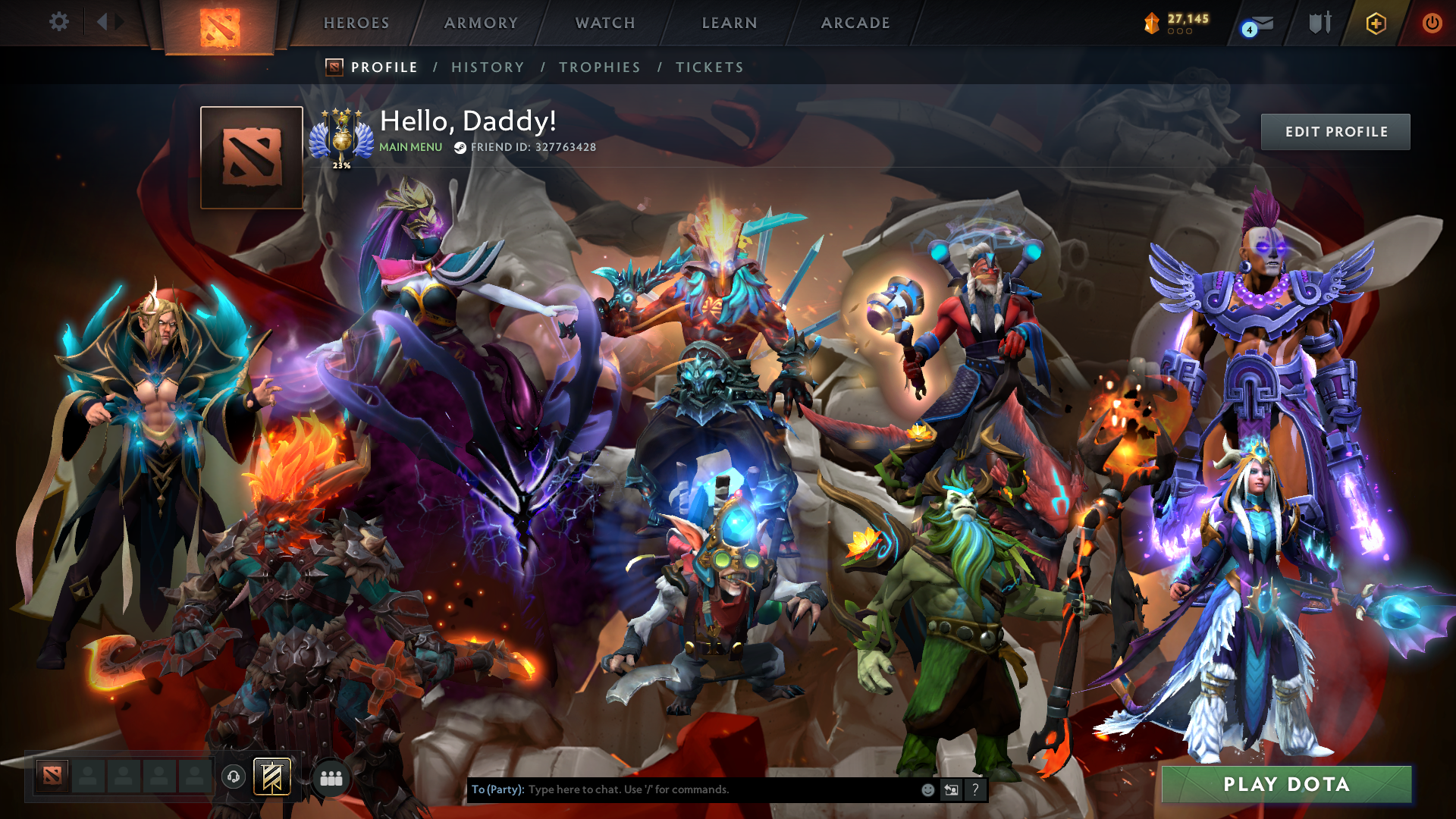The height and width of the screenshot is (819, 1456).
Task: Click the back navigation chevron
Action: pyautogui.click(x=102, y=22)
